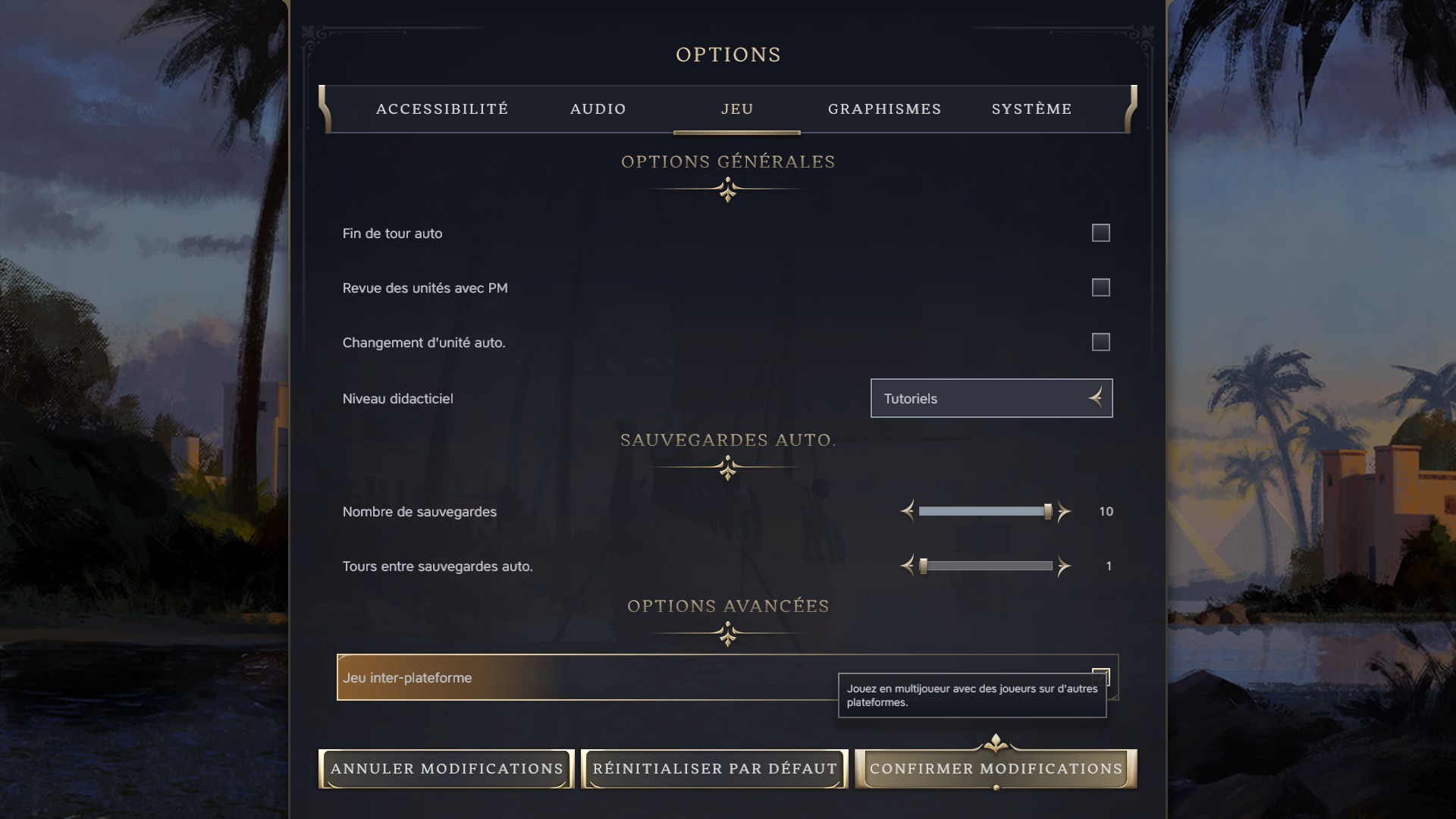Select the Jeu tab
The height and width of the screenshot is (819, 1456).
coord(736,109)
